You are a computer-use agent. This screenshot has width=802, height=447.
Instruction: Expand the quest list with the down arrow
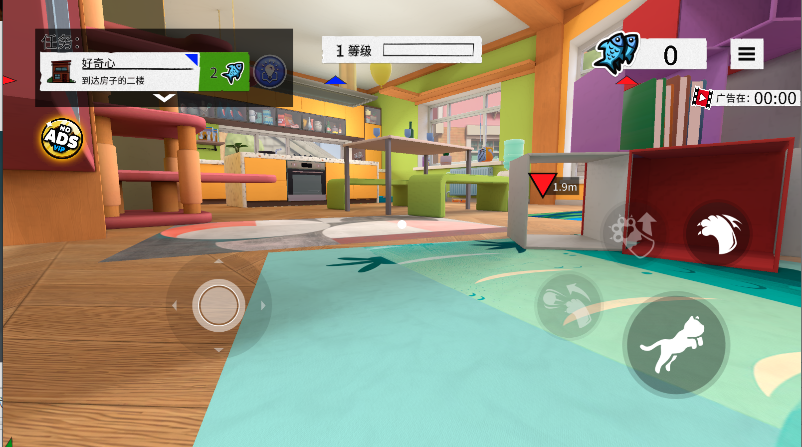[165, 98]
